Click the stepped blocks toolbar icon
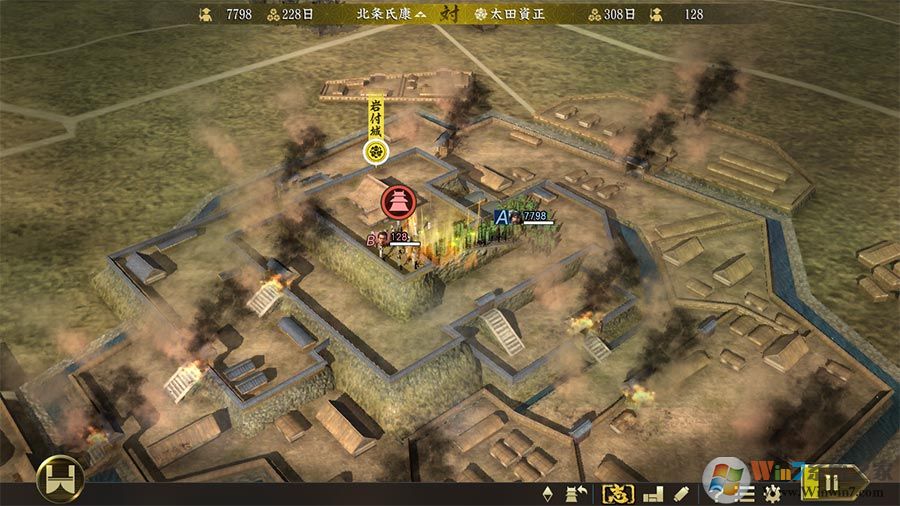Image resolution: width=900 pixels, height=506 pixels. pos(653,493)
